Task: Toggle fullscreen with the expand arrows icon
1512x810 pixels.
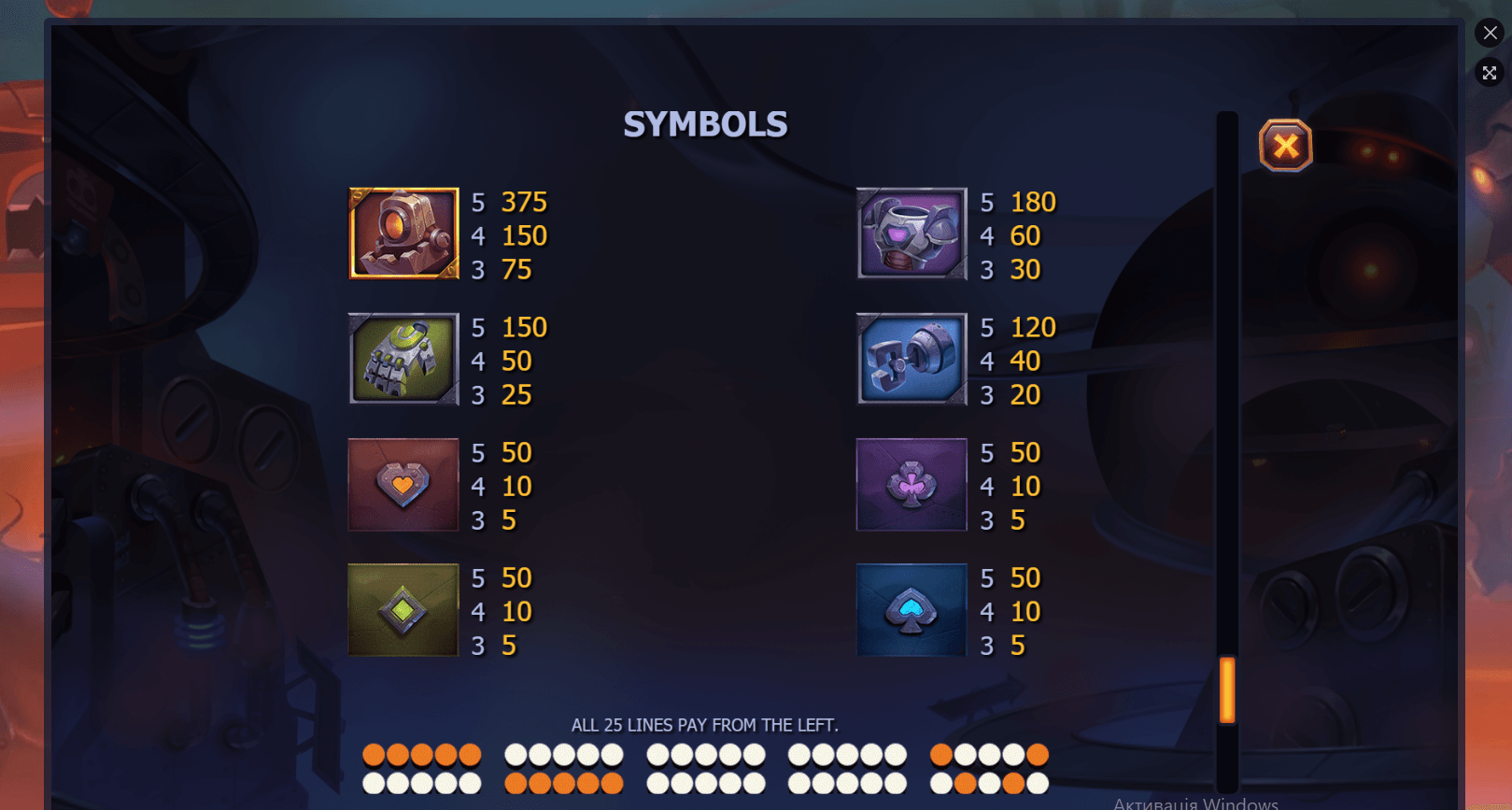Action: 1490,73
